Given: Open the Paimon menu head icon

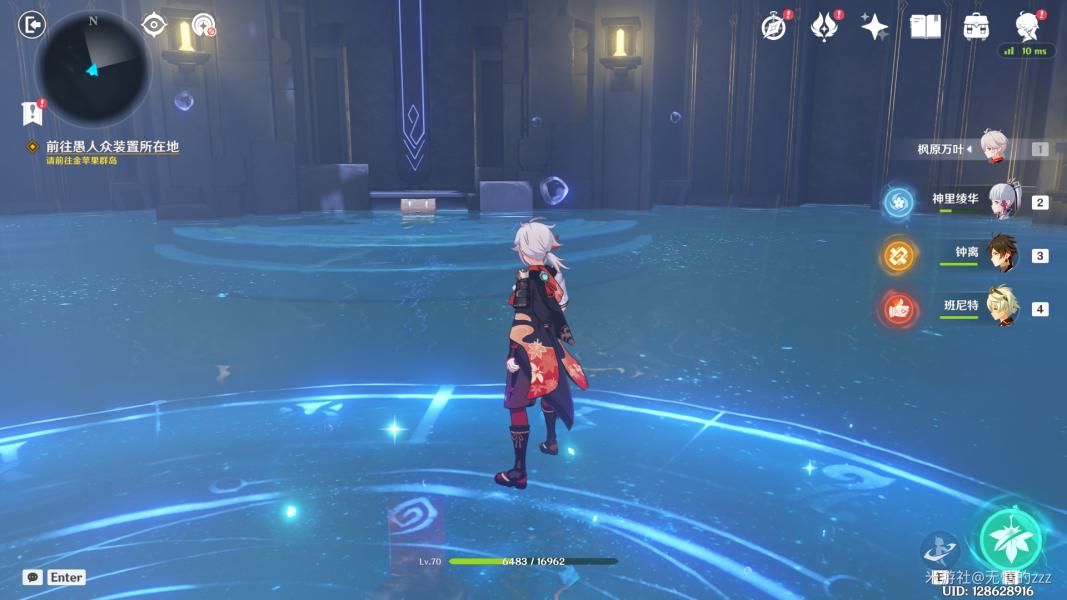Looking at the screenshot, I should coord(1027,25).
